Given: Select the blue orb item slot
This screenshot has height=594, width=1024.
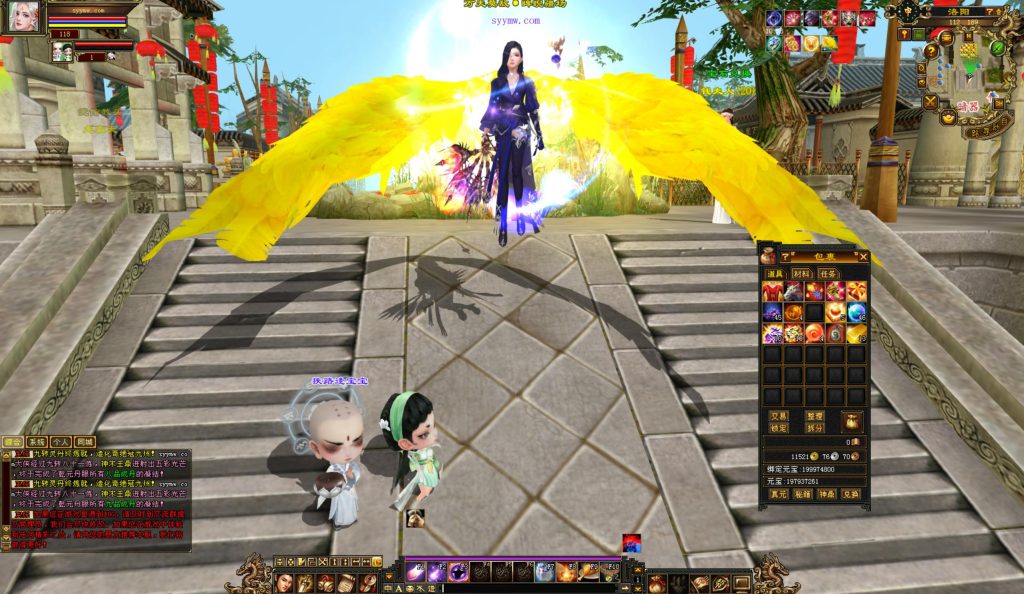Looking at the screenshot, I should tap(856, 312).
